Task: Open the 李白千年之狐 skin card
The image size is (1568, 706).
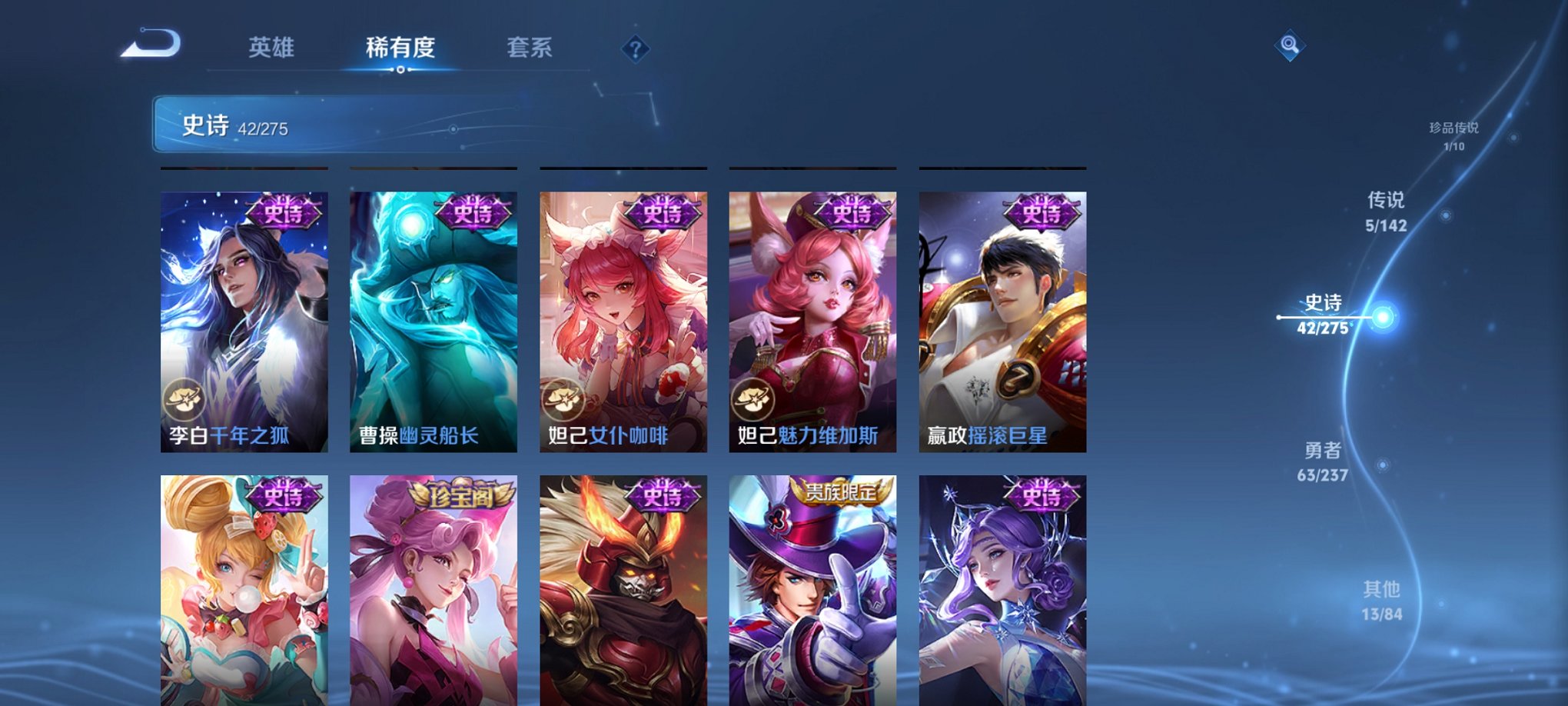Action: (243, 315)
